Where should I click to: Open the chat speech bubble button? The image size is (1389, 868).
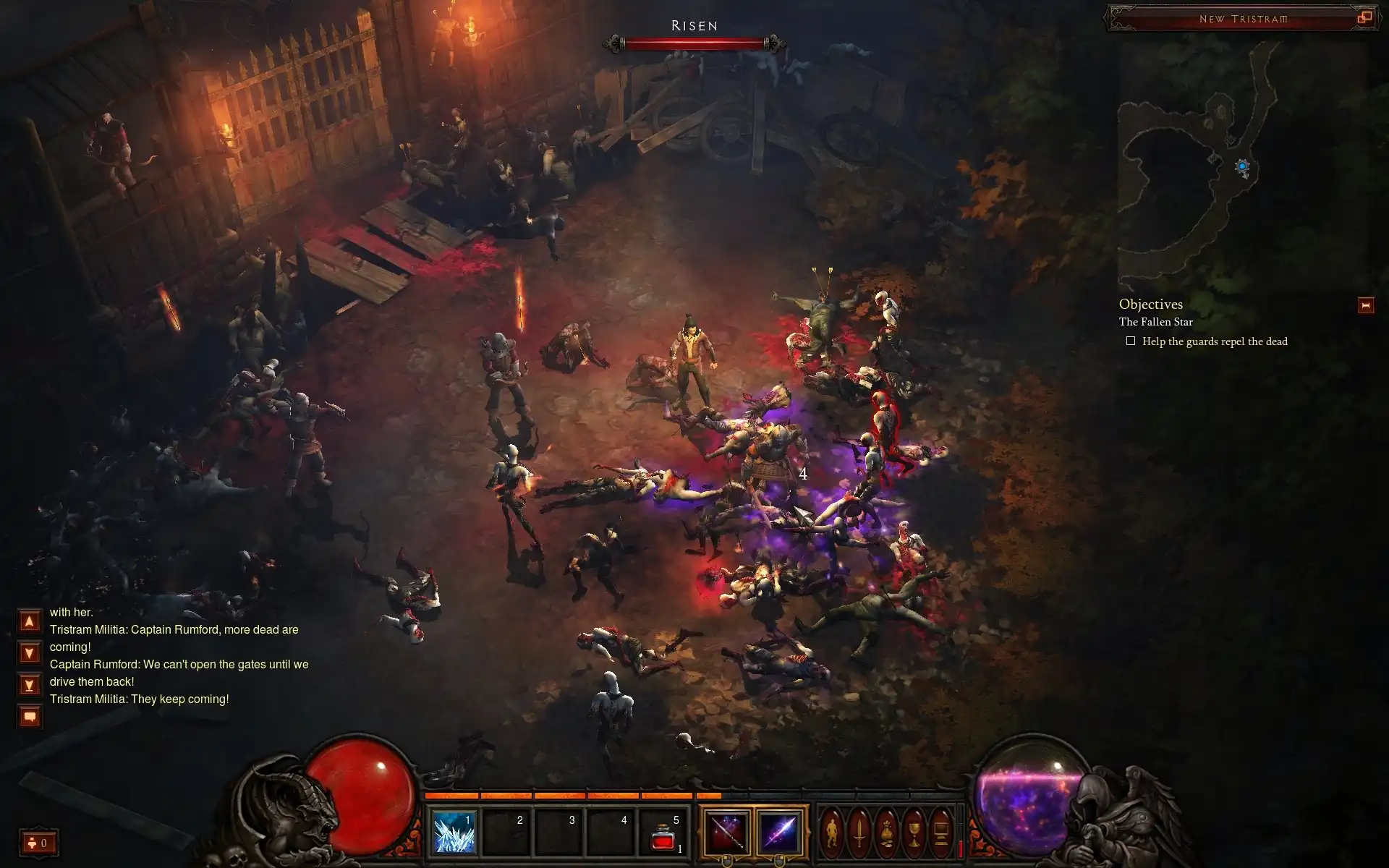[x=30, y=717]
